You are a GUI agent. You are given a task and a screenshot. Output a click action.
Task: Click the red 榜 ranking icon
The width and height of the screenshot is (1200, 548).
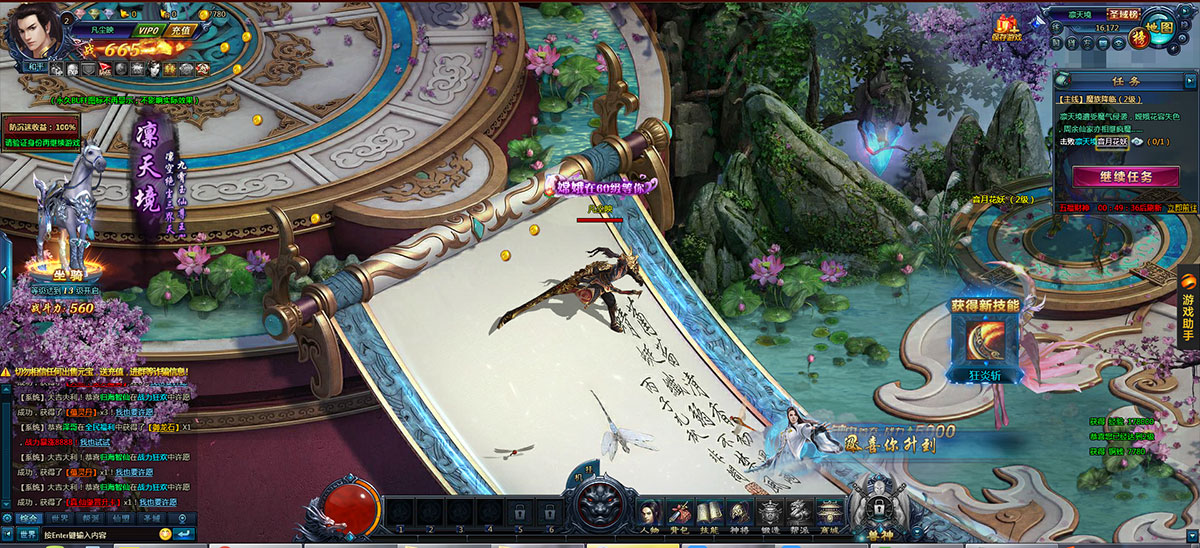pyautogui.click(x=1138, y=36)
